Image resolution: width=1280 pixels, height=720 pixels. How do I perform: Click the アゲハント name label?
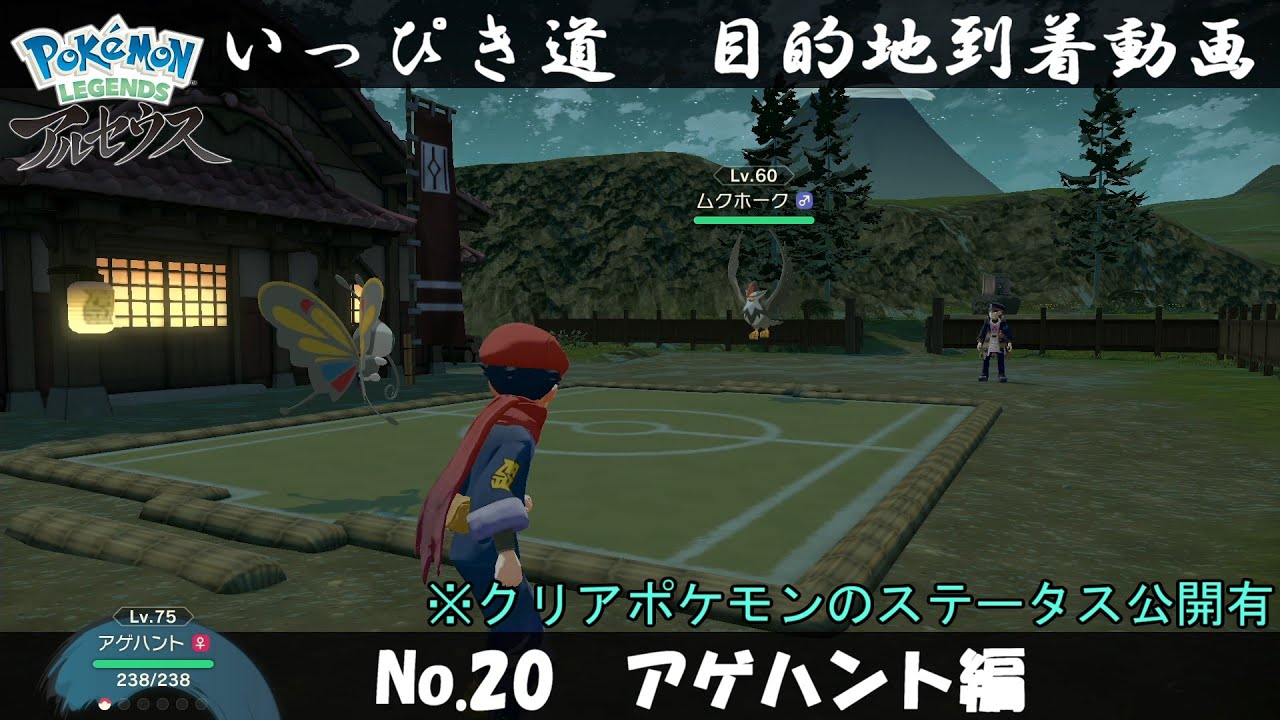tap(140, 645)
